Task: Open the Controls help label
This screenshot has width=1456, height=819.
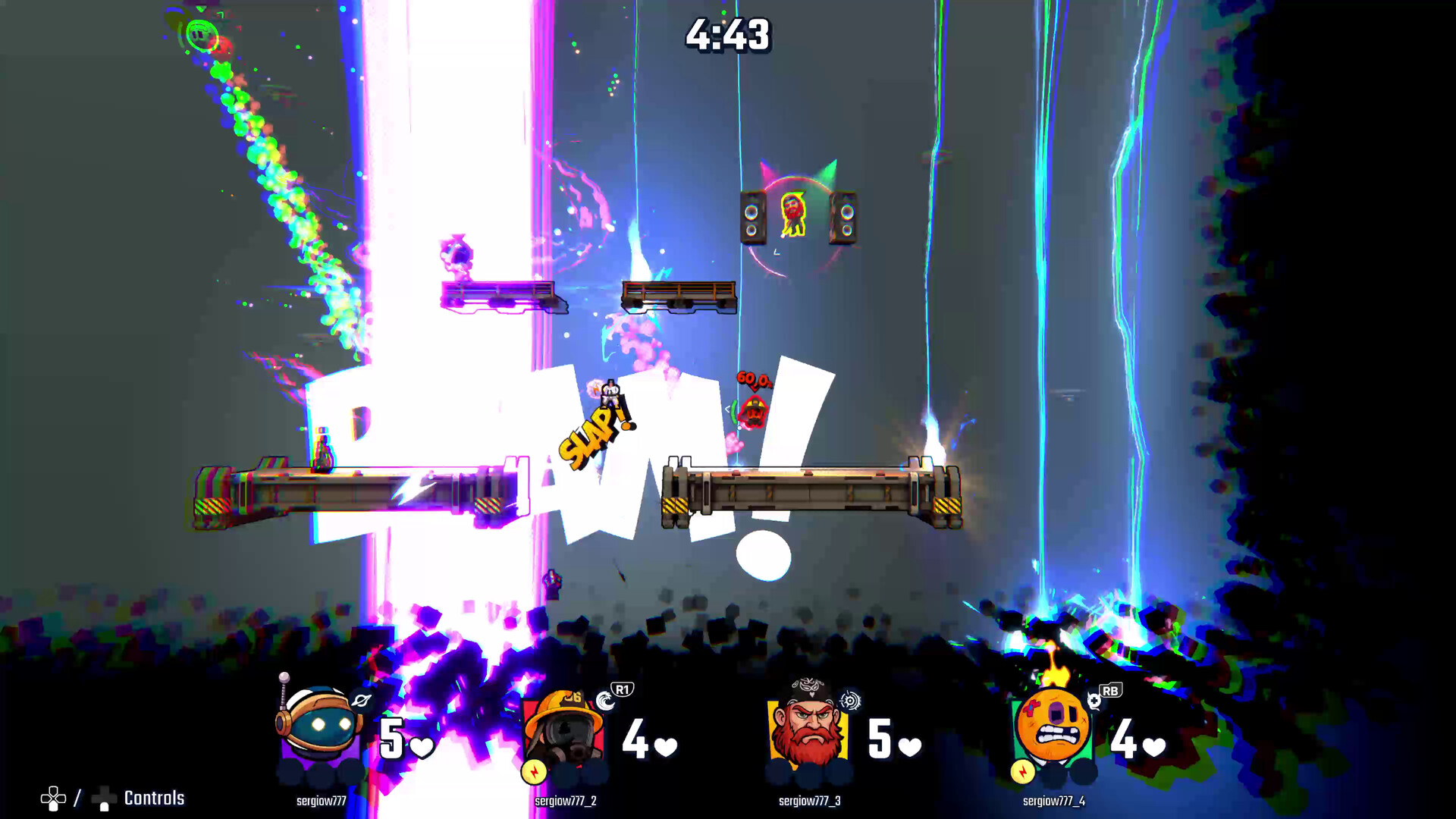Action: click(154, 798)
